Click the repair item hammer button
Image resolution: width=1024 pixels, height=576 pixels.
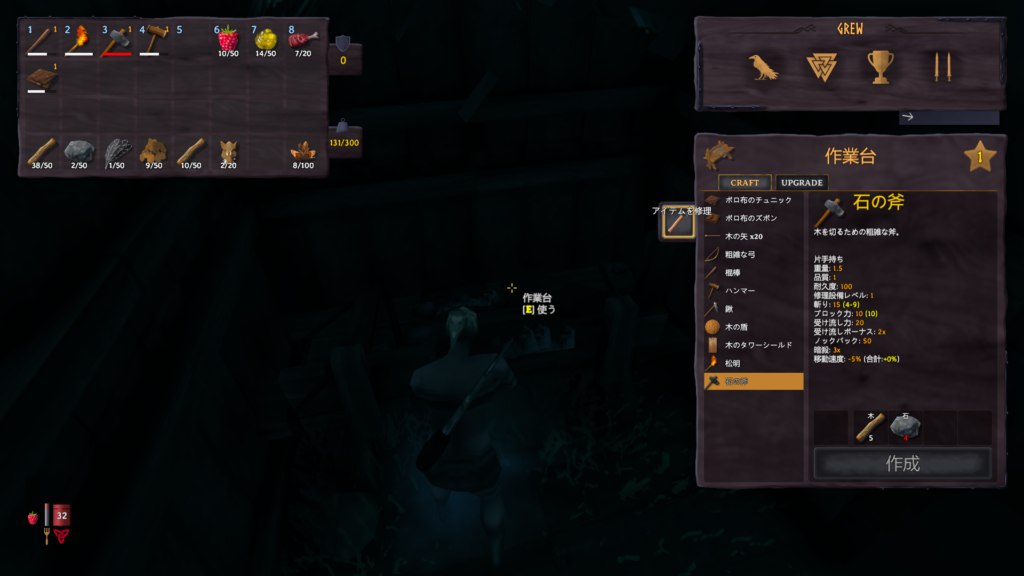click(x=677, y=224)
